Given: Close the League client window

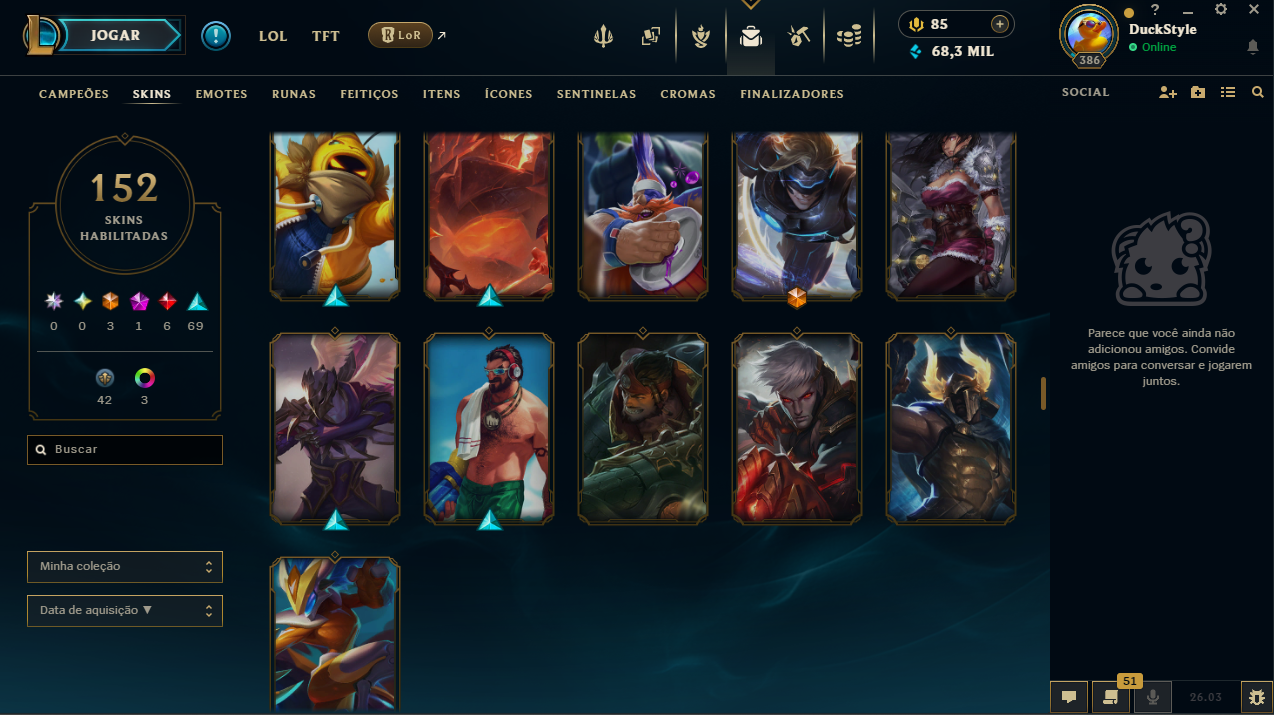Looking at the screenshot, I should (x=1254, y=9).
